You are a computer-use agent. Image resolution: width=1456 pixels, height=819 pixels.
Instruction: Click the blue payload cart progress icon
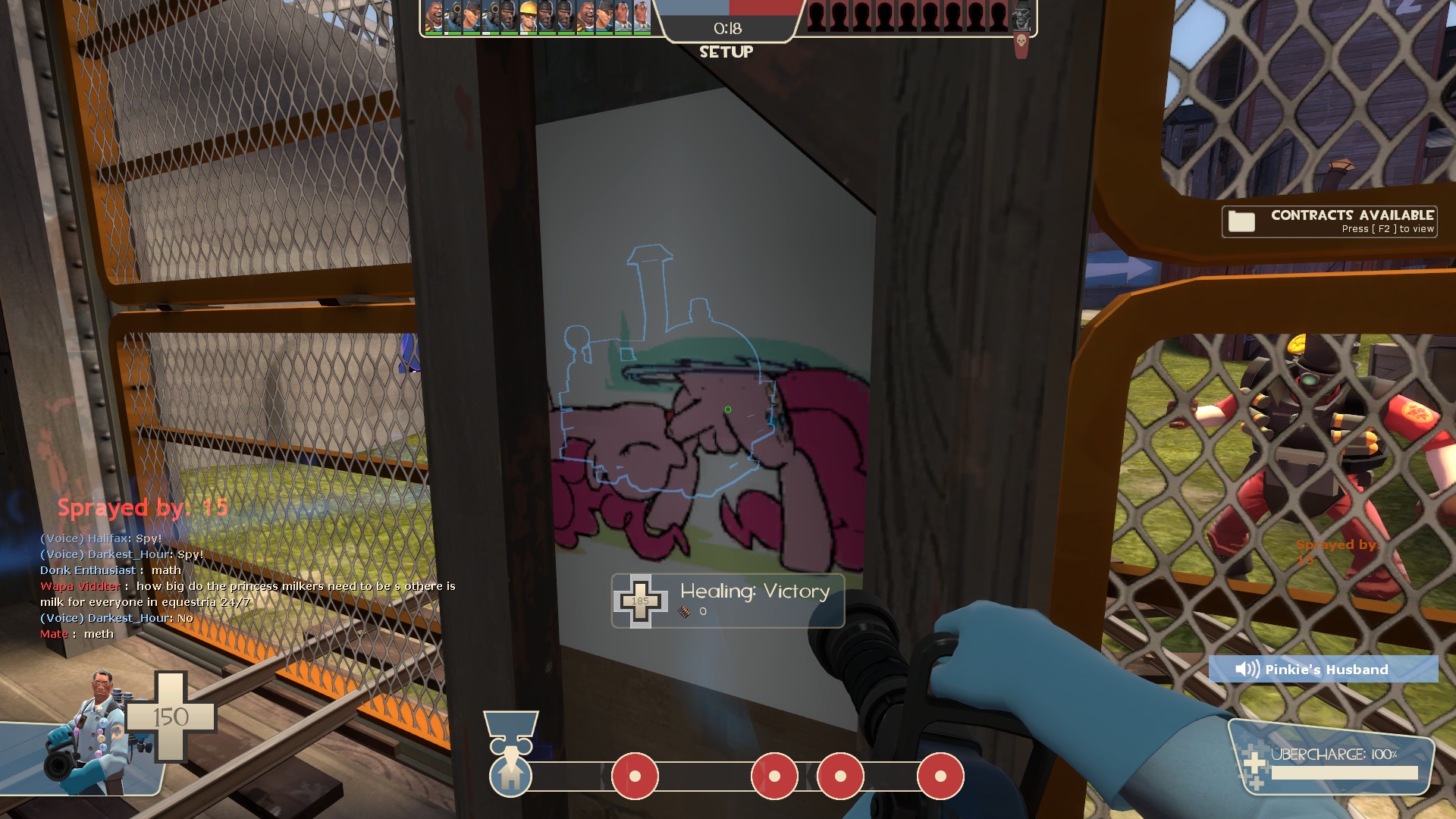[x=510, y=775]
